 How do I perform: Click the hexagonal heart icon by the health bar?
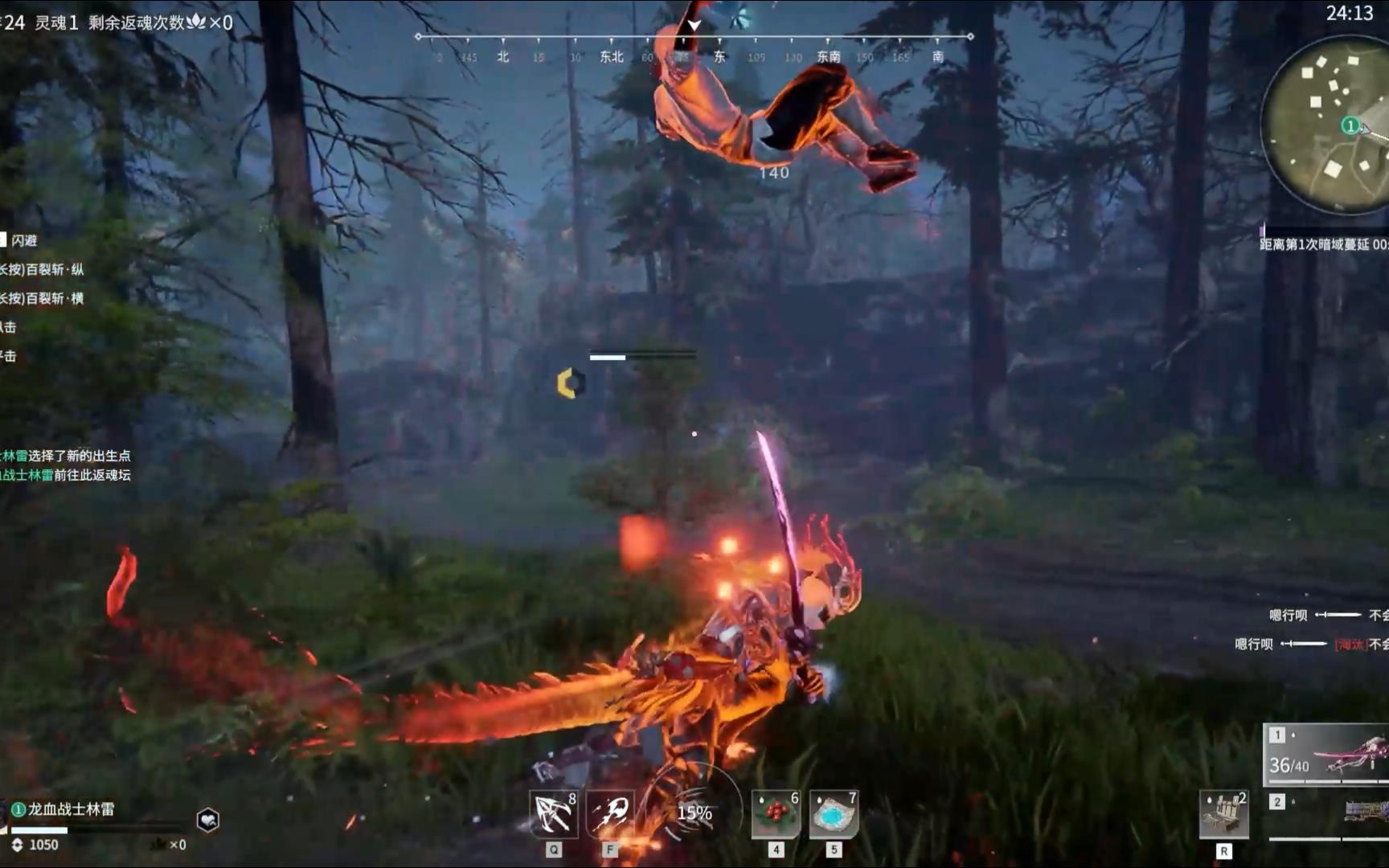pos(208,820)
